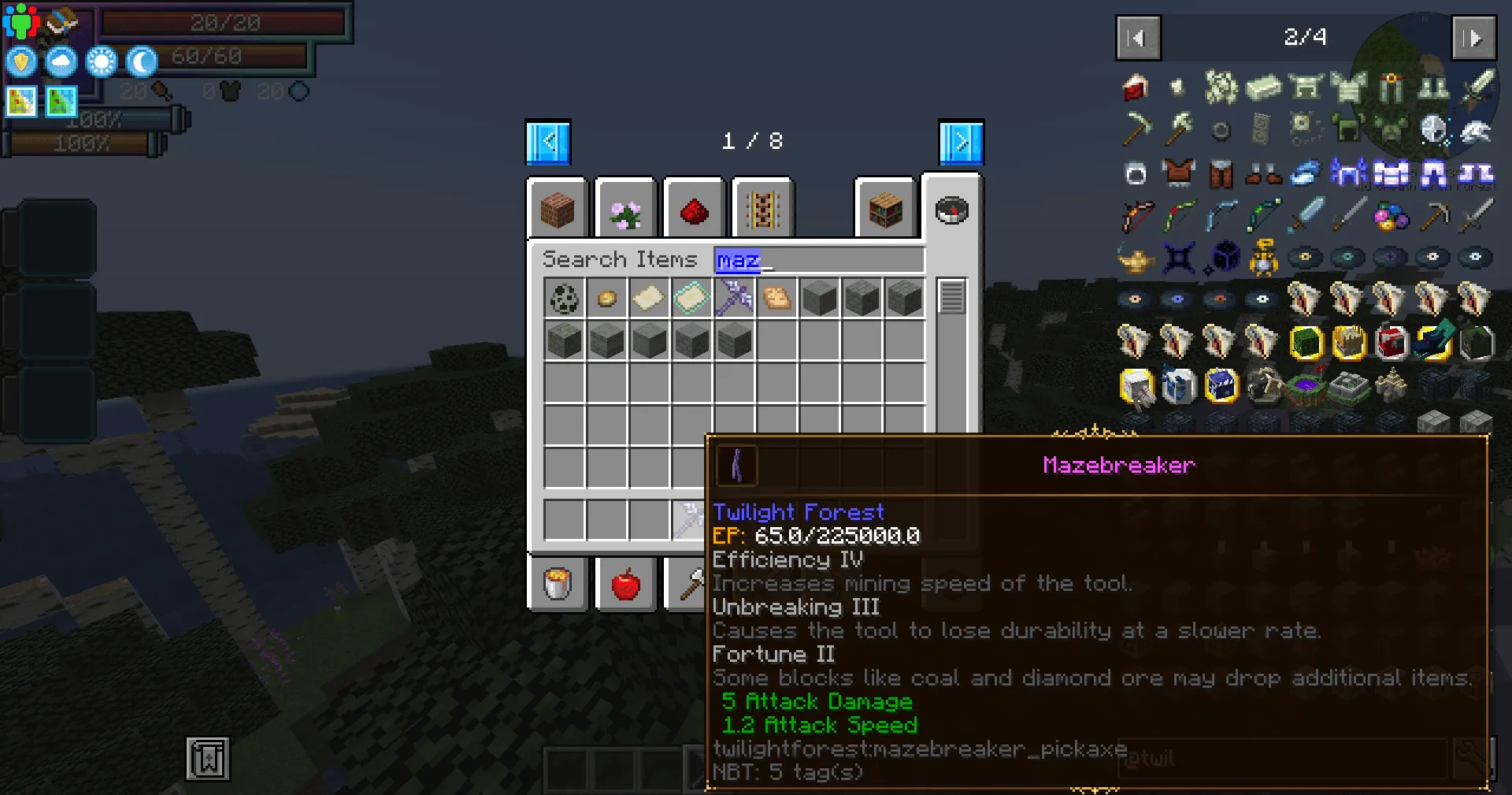Image resolution: width=1512 pixels, height=795 pixels.
Task: Select the Mazebreaker pickaxe search result
Action: pyautogui.click(x=734, y=297)
